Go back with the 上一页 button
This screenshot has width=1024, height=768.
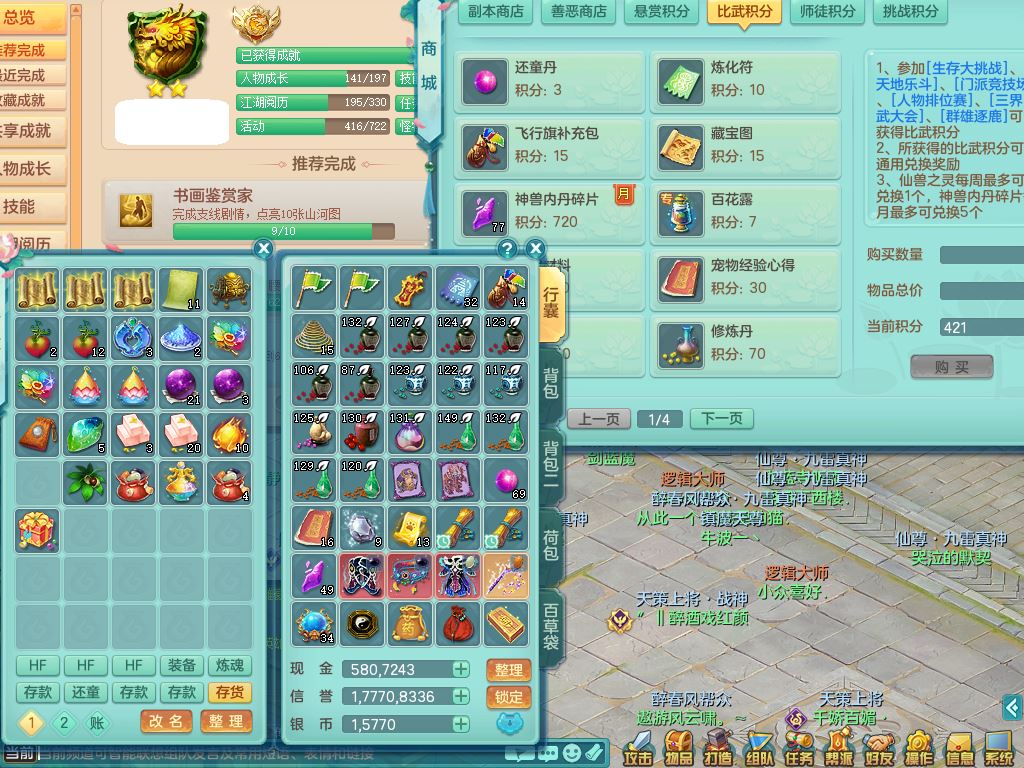(x=599, y=419)
